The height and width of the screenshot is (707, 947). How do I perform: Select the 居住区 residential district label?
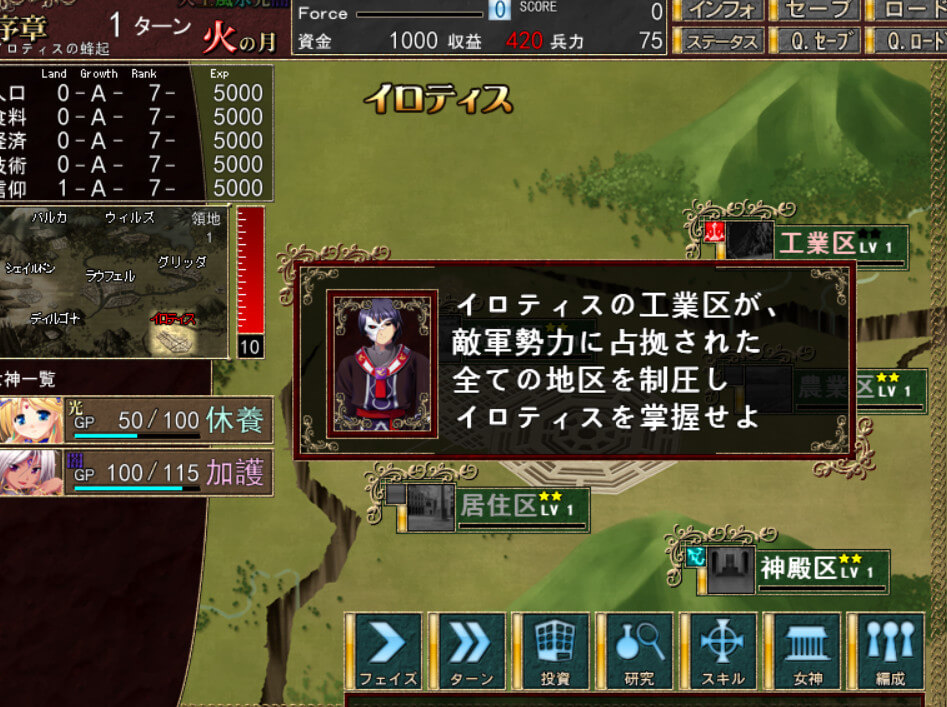(x=498, y=506)
